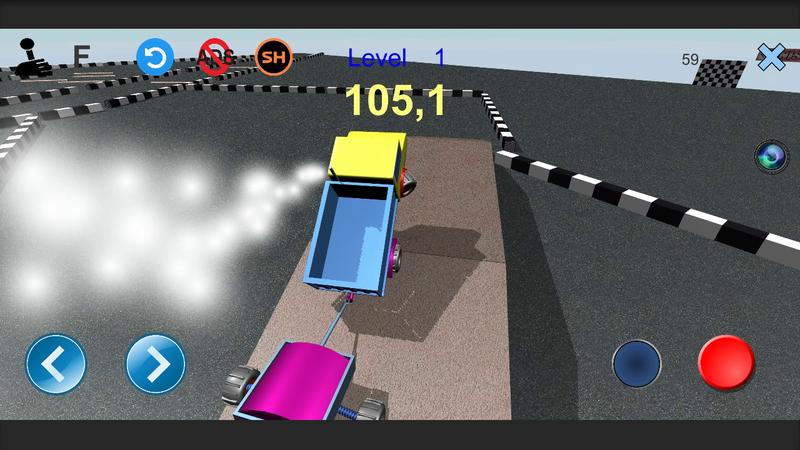800x450 pixels.
Task: Restart the level with the blue circular arrow
Action: click(155, 57)
